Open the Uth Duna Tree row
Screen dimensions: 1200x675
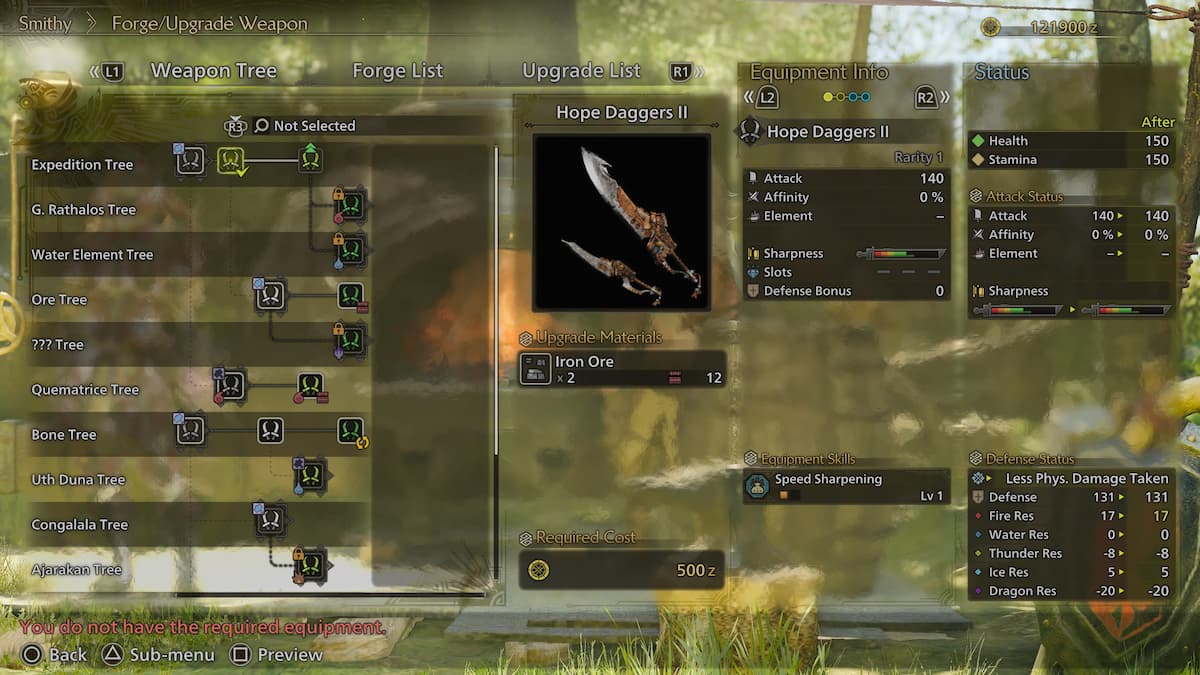click(x=78, y=480)
